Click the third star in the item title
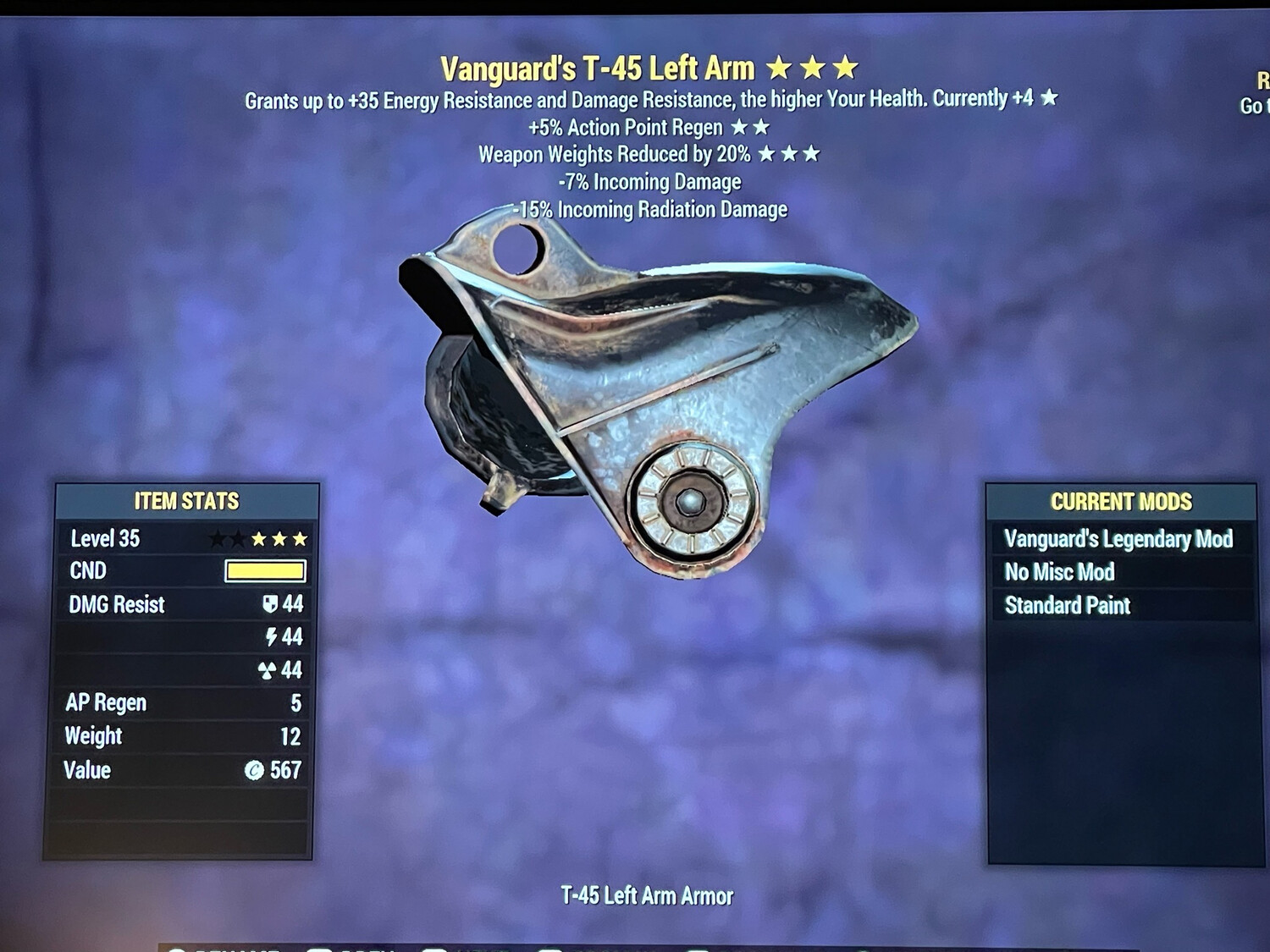This screenshot has width=1270, height=952. 844,66
